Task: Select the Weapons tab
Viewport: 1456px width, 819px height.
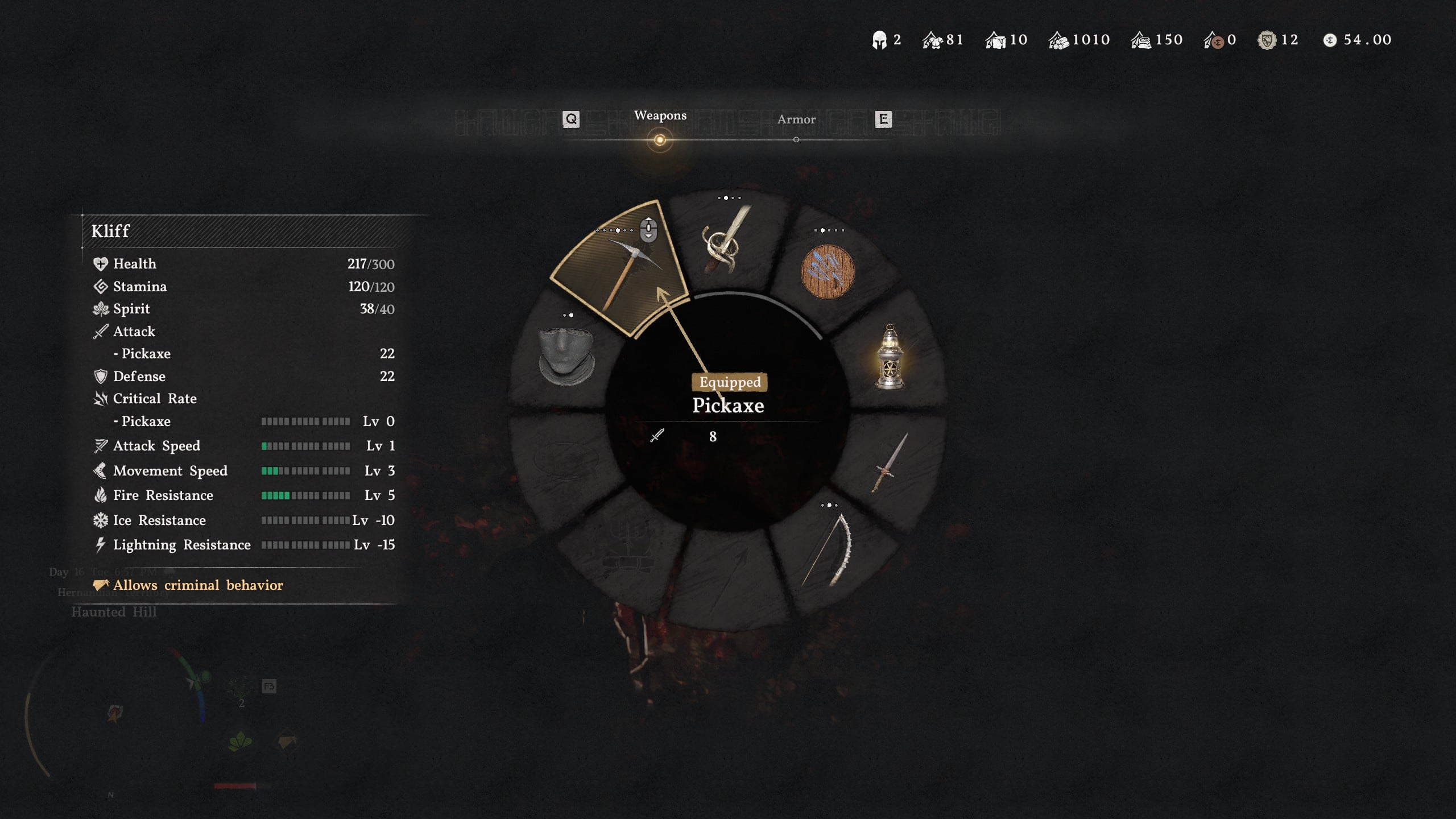Action: pos(660,115)
